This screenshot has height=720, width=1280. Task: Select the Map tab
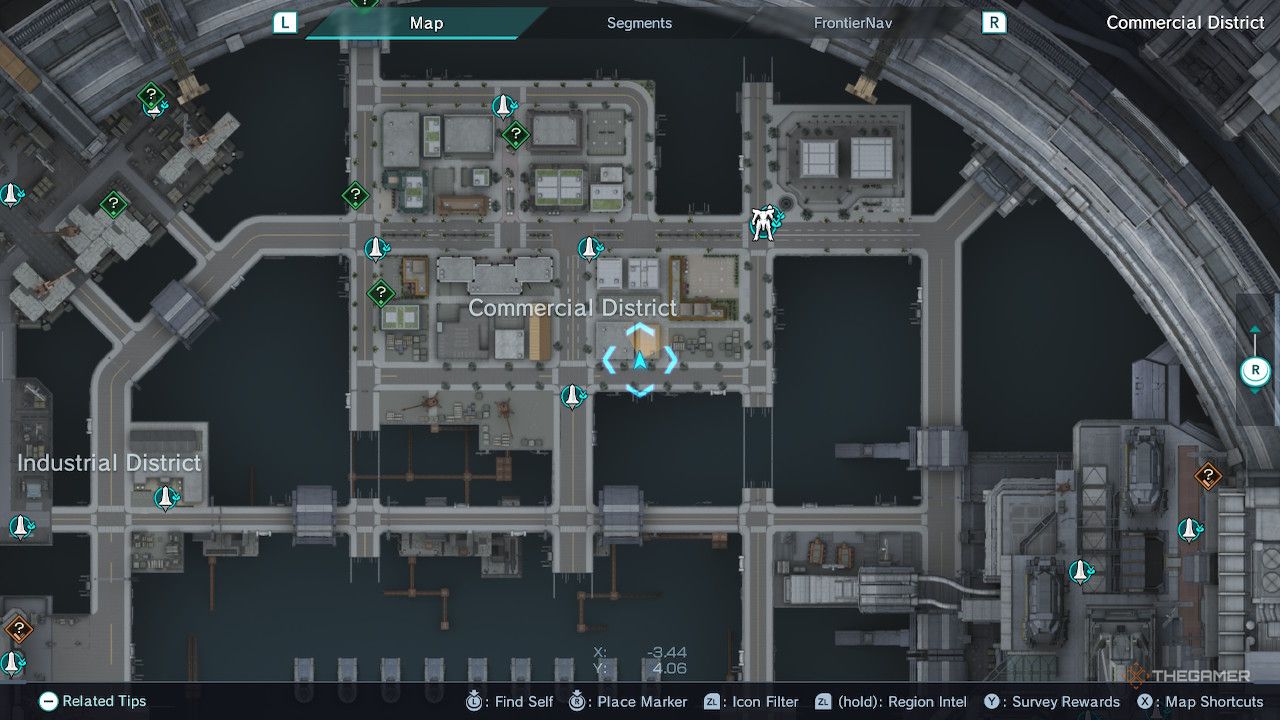(x=426, y=23)
